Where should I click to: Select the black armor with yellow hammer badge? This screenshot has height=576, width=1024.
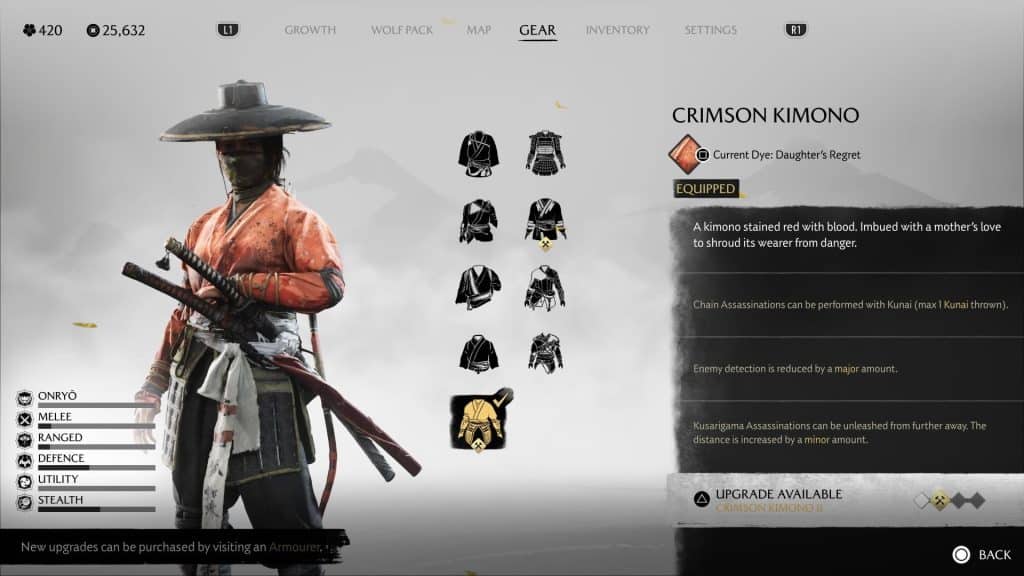546,222
